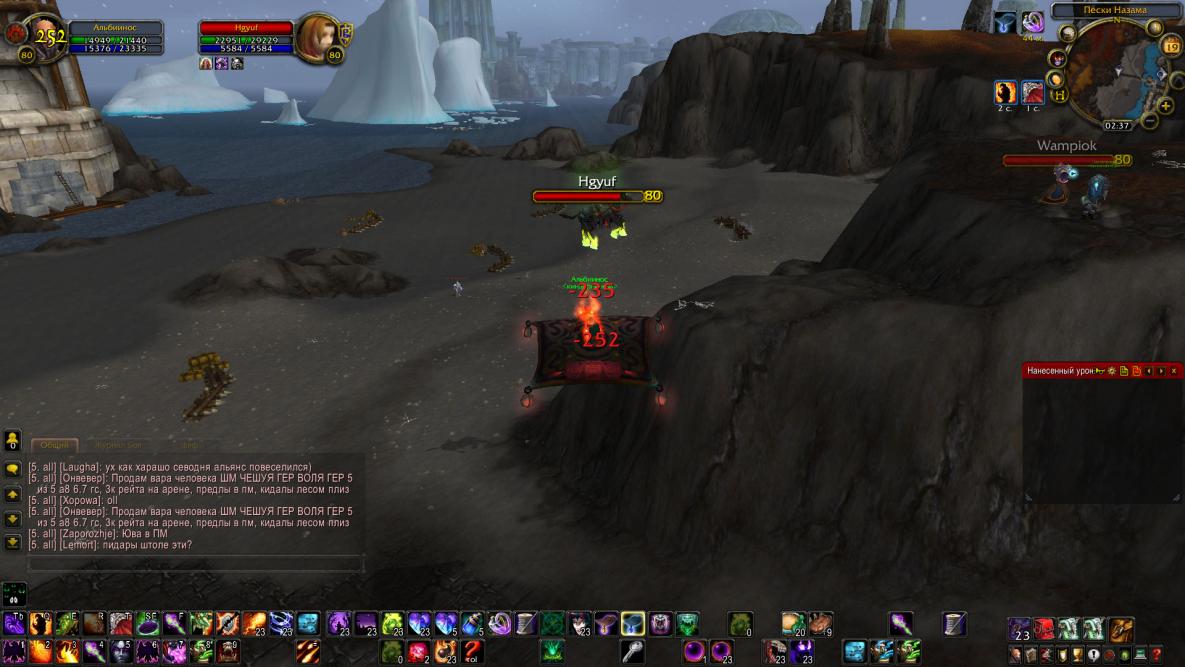Zoom out the minimap with the minus button

click(1150, 121)
